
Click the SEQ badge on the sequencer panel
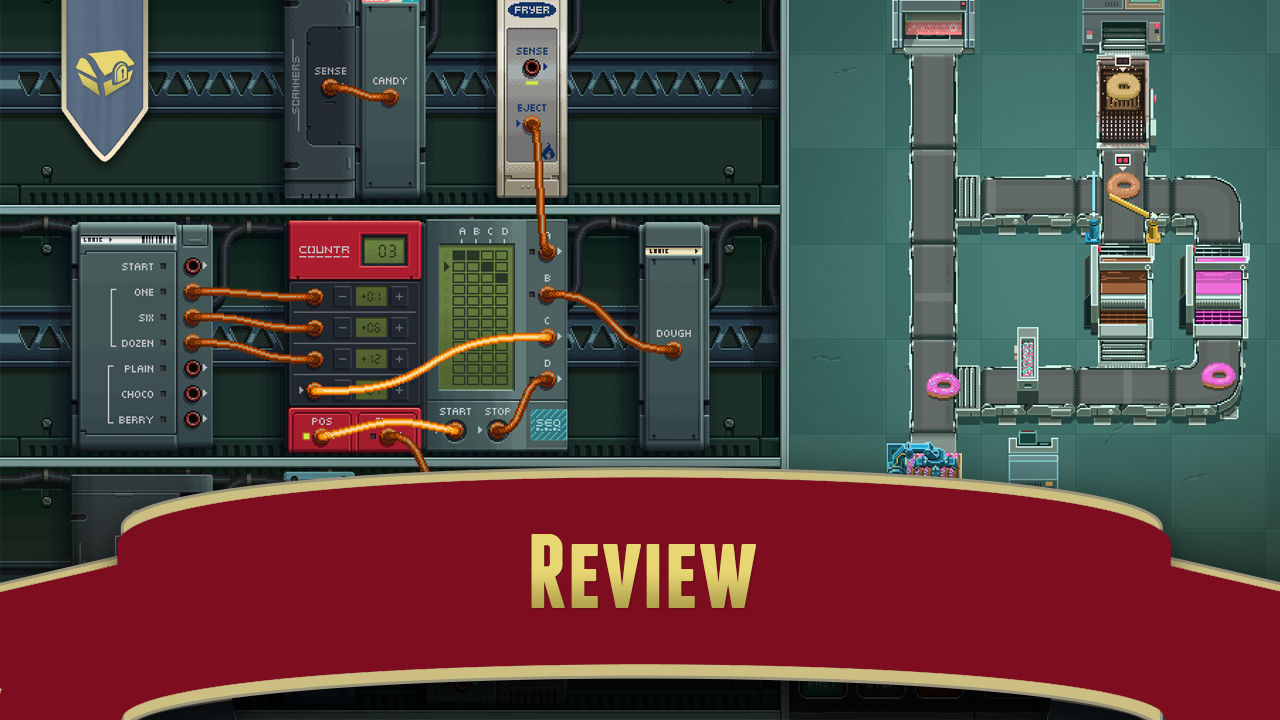pos(547,426)
